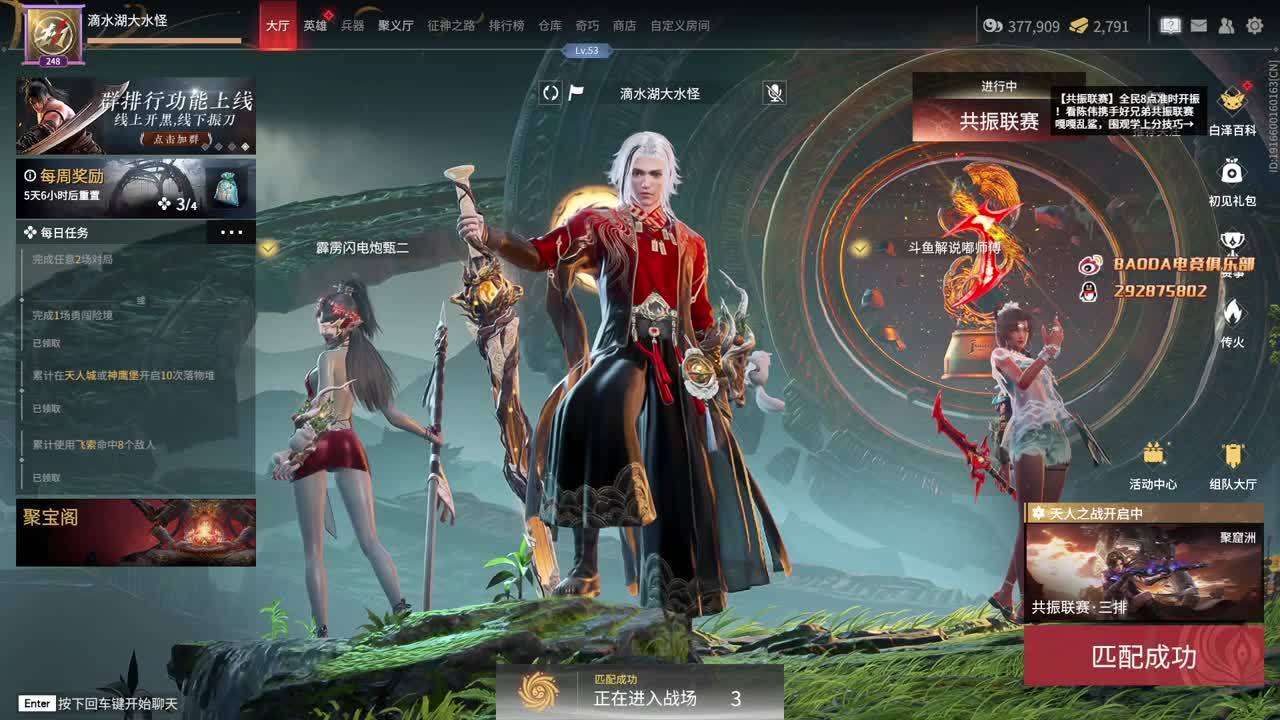Open the 赛事 tournament trophy panel
Screen dimensions: 1280x720
pos(1232,240)
